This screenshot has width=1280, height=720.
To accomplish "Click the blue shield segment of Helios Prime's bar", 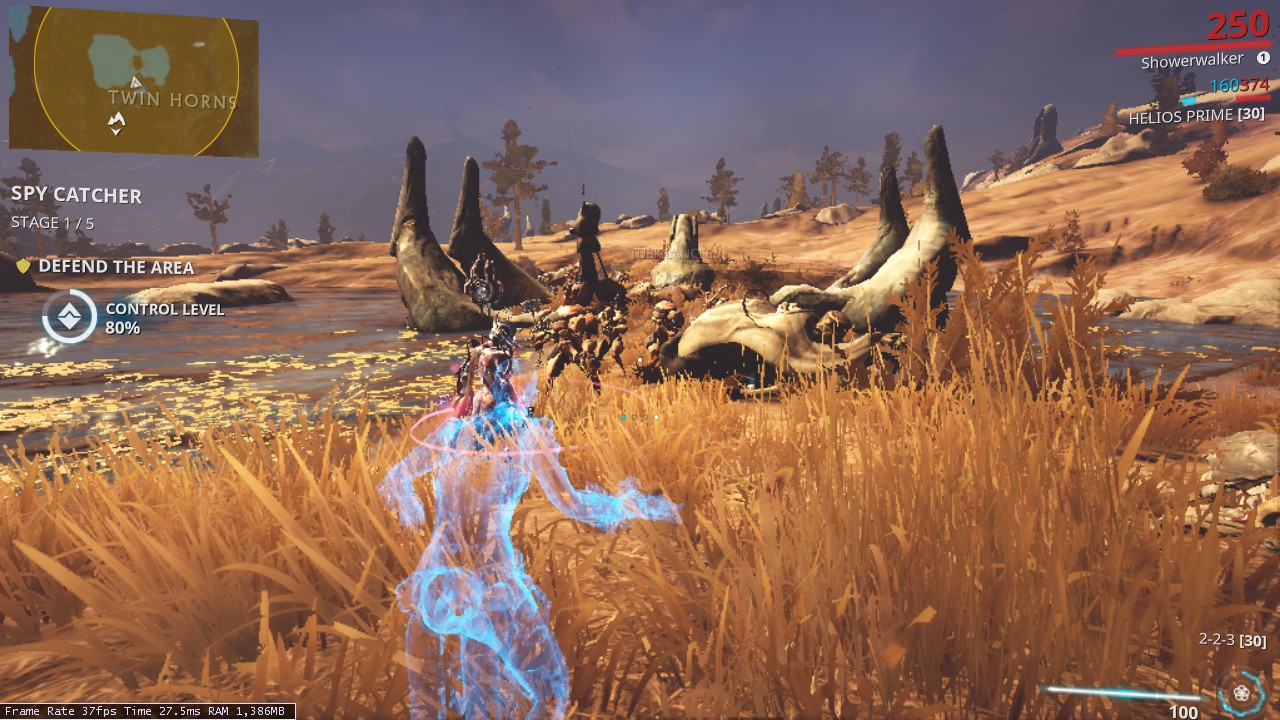I will pos(1188,100).
